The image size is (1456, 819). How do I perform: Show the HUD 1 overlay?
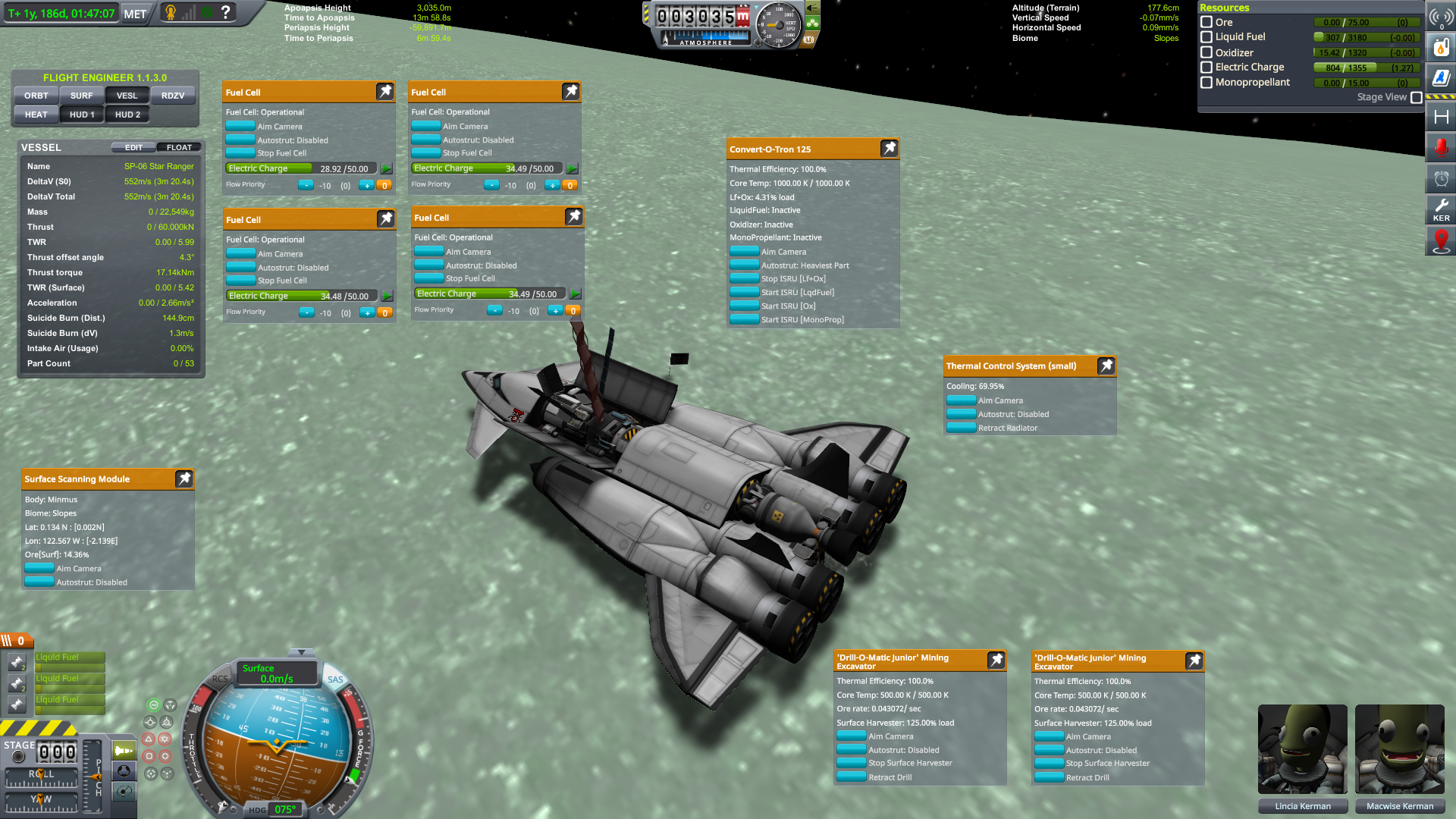click(x=82, y=115)
